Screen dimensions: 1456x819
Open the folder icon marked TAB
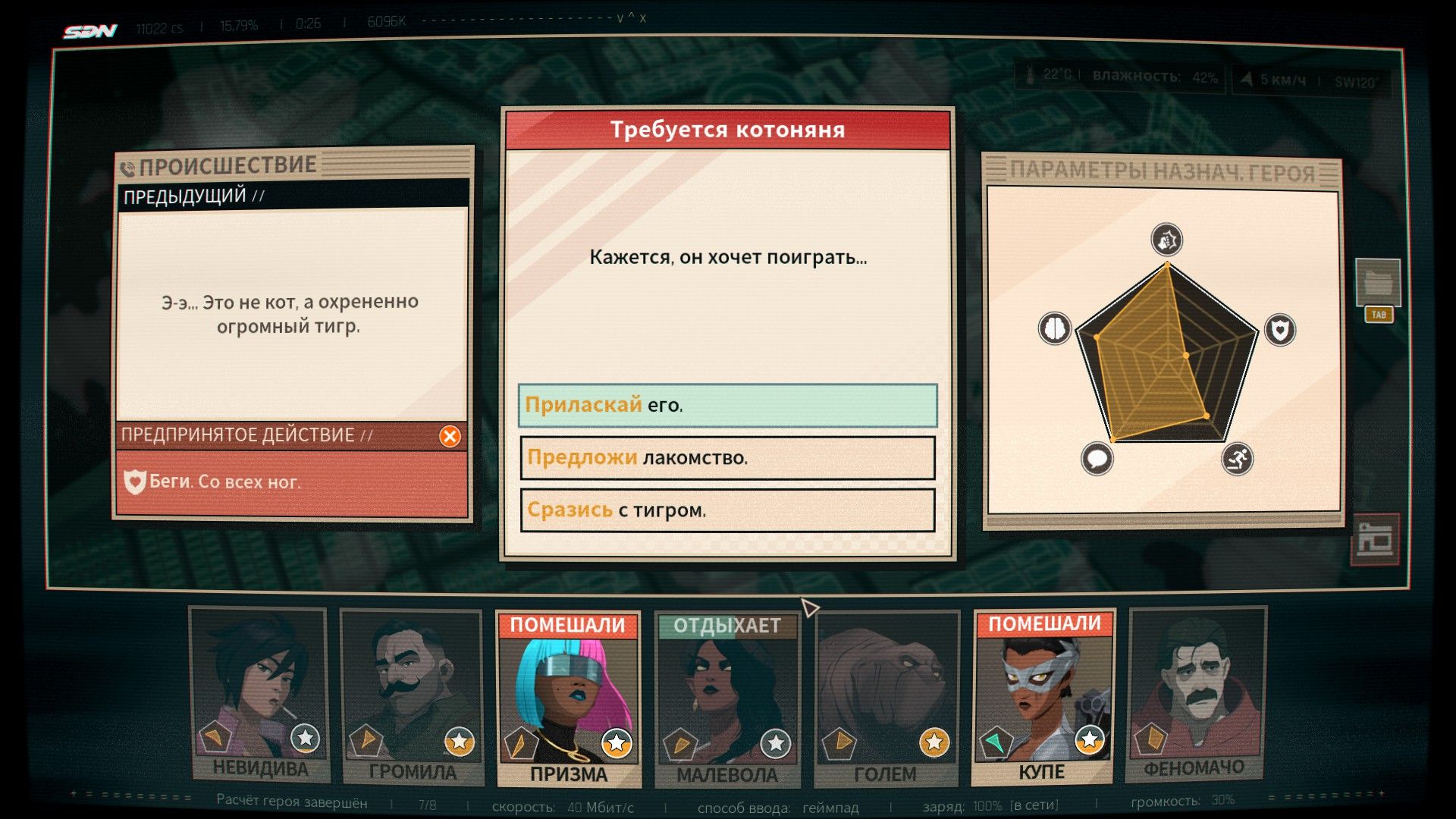[x=1378, y=284]
